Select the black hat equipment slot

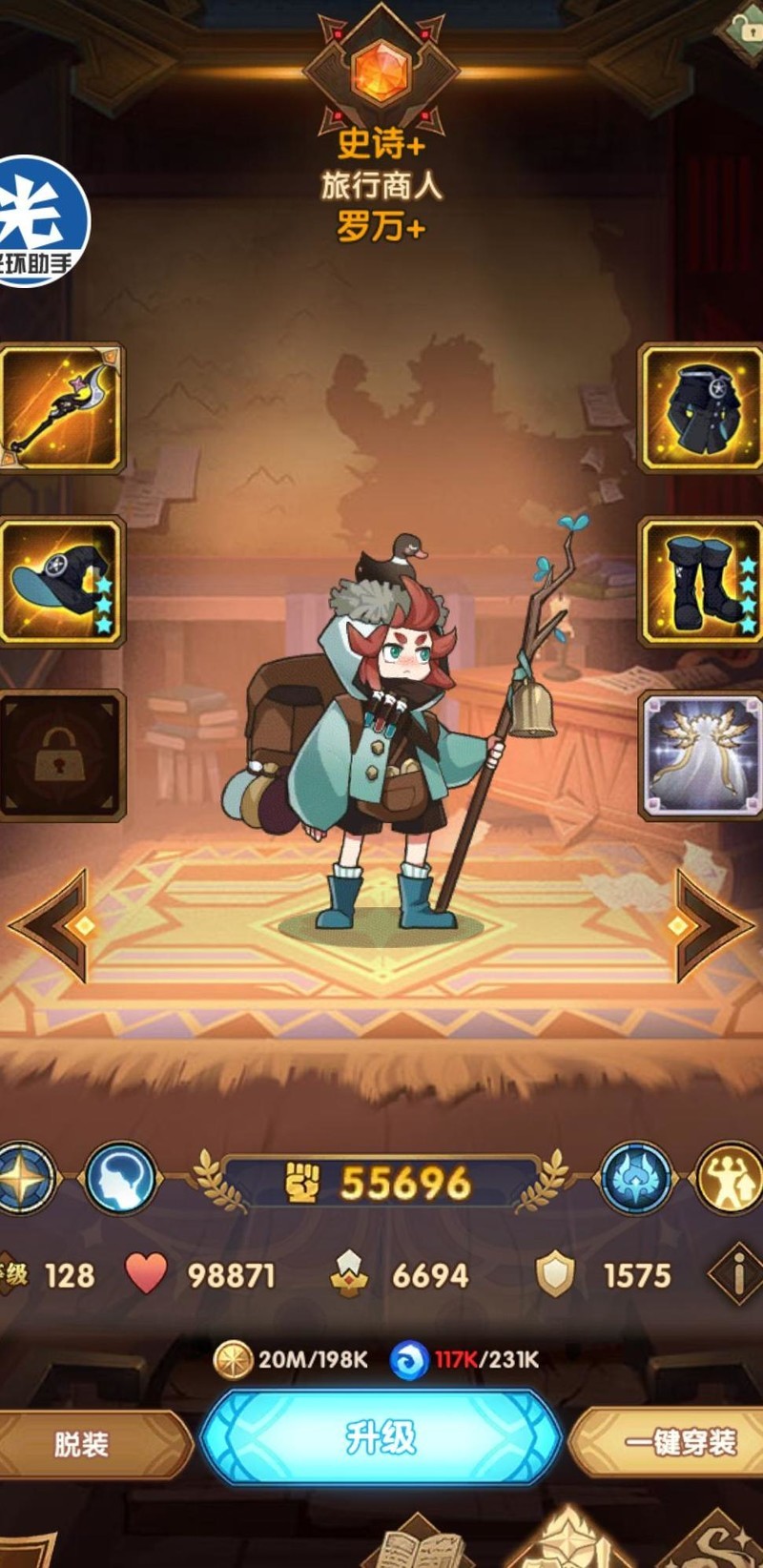click(x=62, y=582)
